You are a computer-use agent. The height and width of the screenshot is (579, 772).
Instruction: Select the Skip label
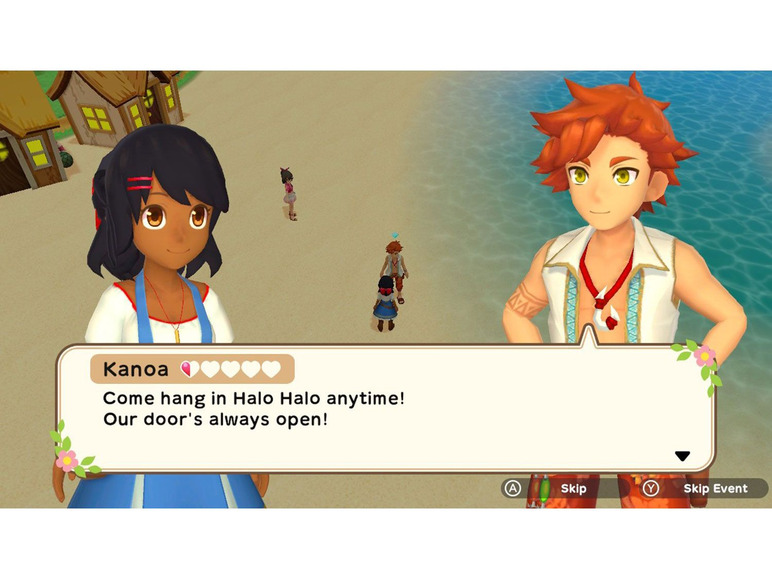point(573,489)
